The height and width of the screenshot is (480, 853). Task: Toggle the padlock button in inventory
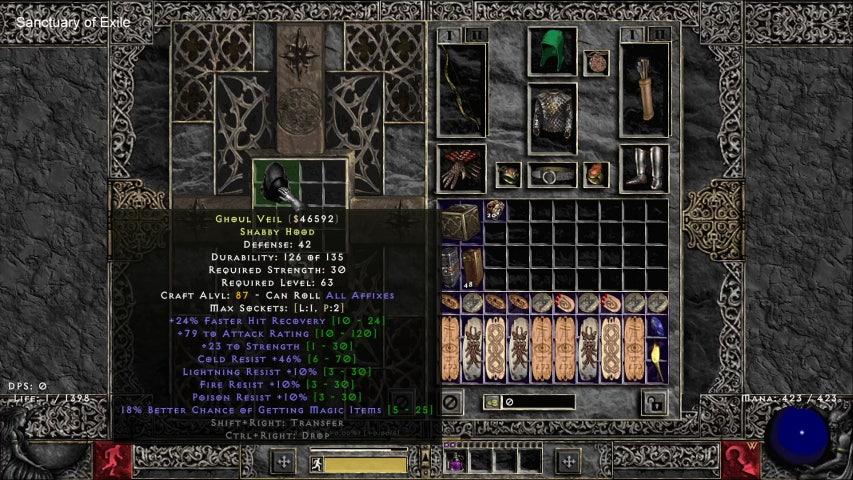pyautogui.click(x=654, y=402)
